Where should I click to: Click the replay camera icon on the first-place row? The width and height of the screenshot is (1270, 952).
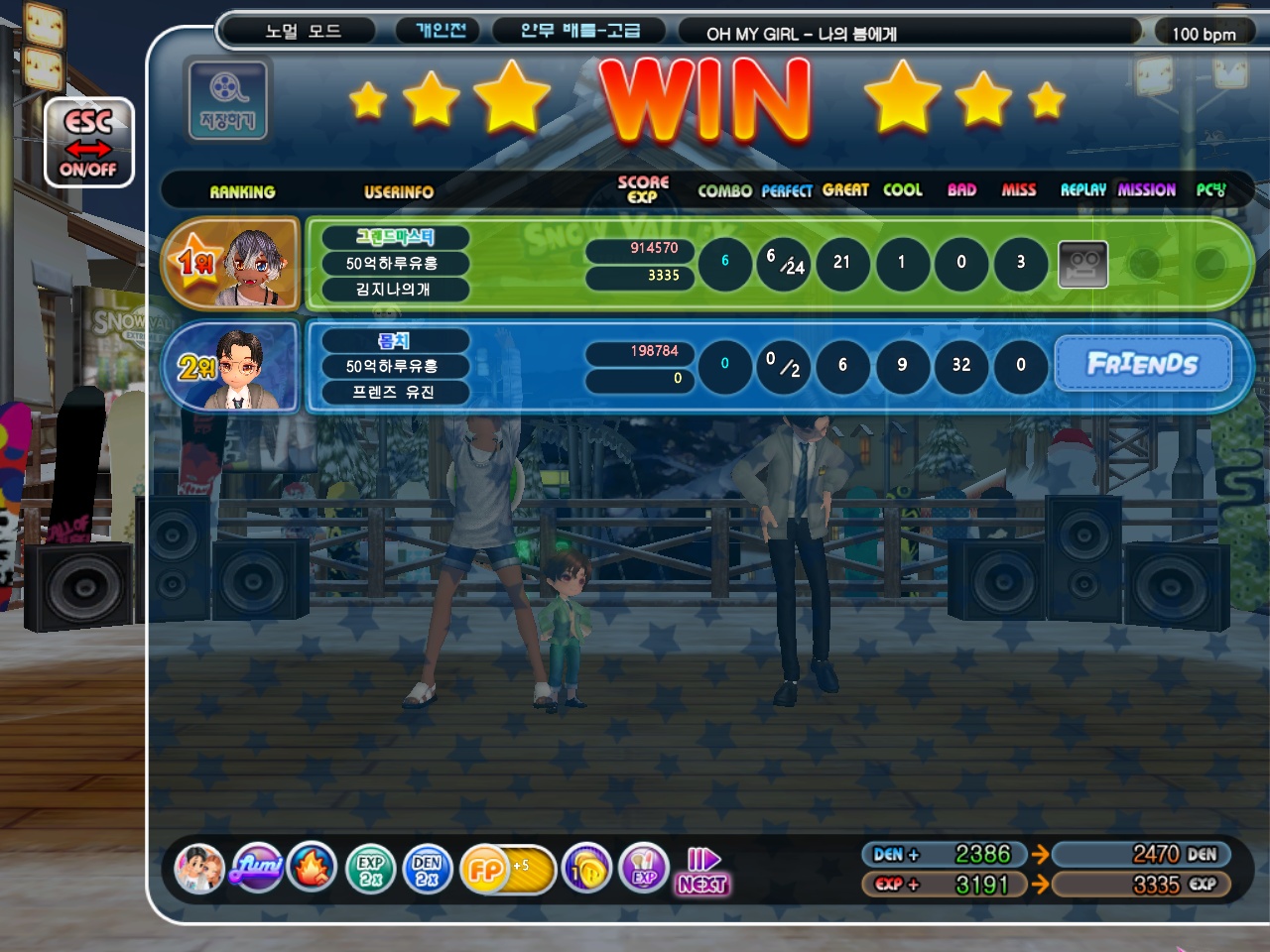click(1082, 263)
